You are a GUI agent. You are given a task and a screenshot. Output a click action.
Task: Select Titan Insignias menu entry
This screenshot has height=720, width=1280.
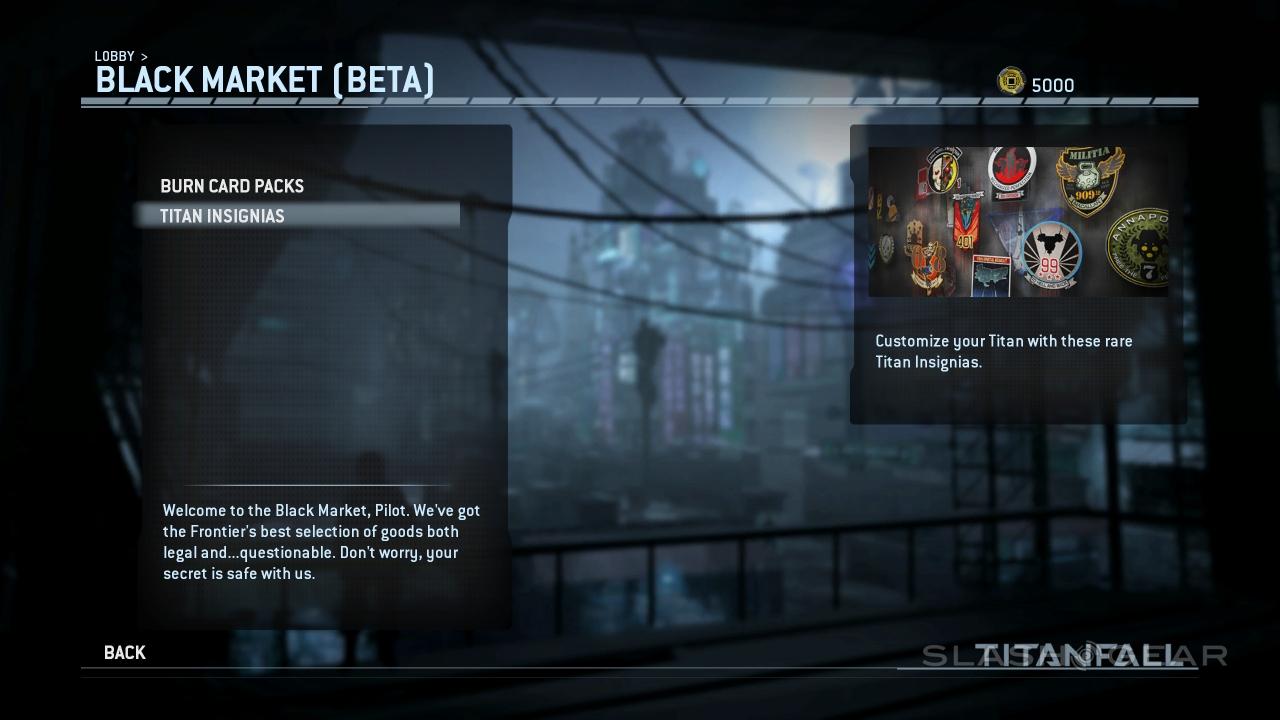coord(222,216)
